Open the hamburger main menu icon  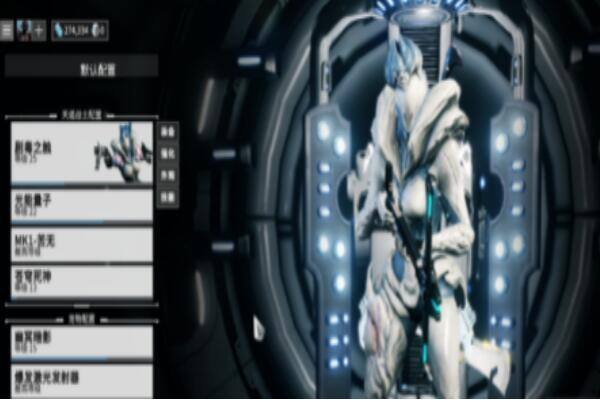point(7,30)
